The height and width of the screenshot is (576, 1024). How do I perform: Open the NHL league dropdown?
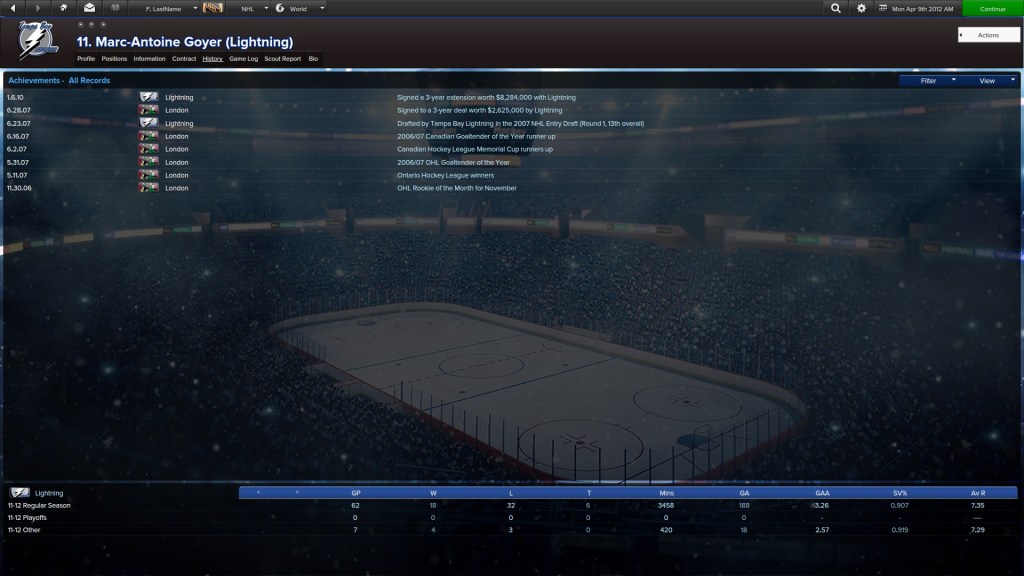pyautogui.click(x=250, y=8)
